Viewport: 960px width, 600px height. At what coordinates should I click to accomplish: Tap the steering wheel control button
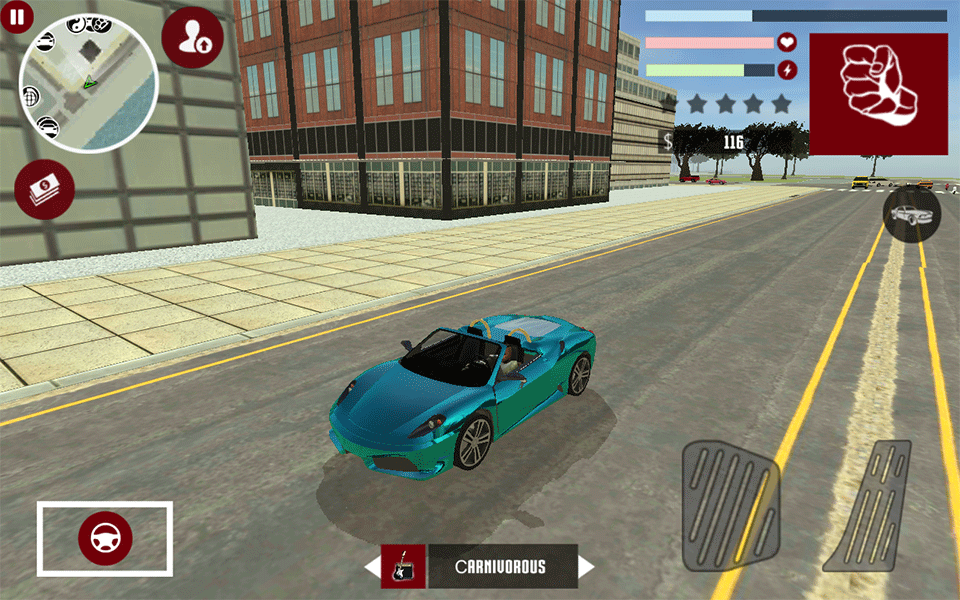(105, 539)
